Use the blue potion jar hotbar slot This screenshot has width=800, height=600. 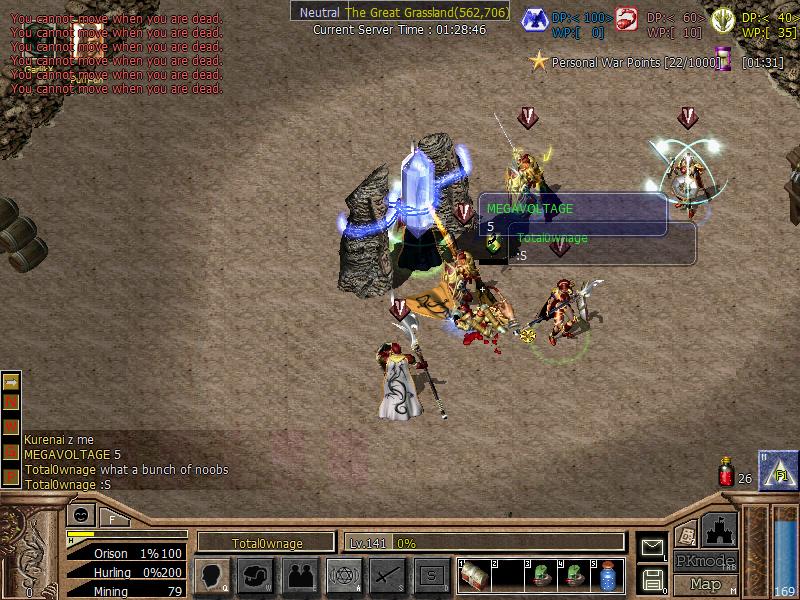click(607, 577)
